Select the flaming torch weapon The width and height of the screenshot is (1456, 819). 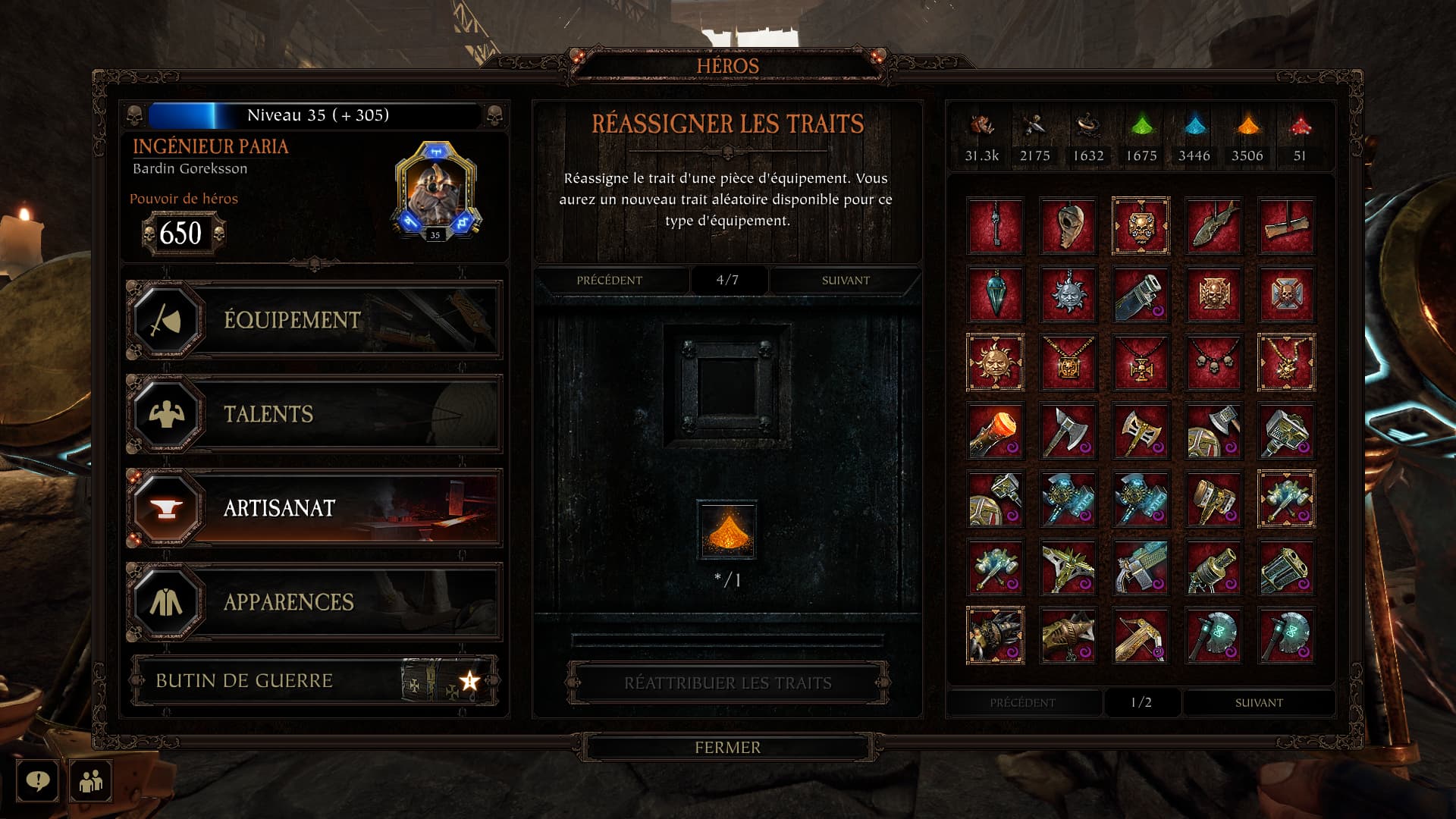(995, 431)
